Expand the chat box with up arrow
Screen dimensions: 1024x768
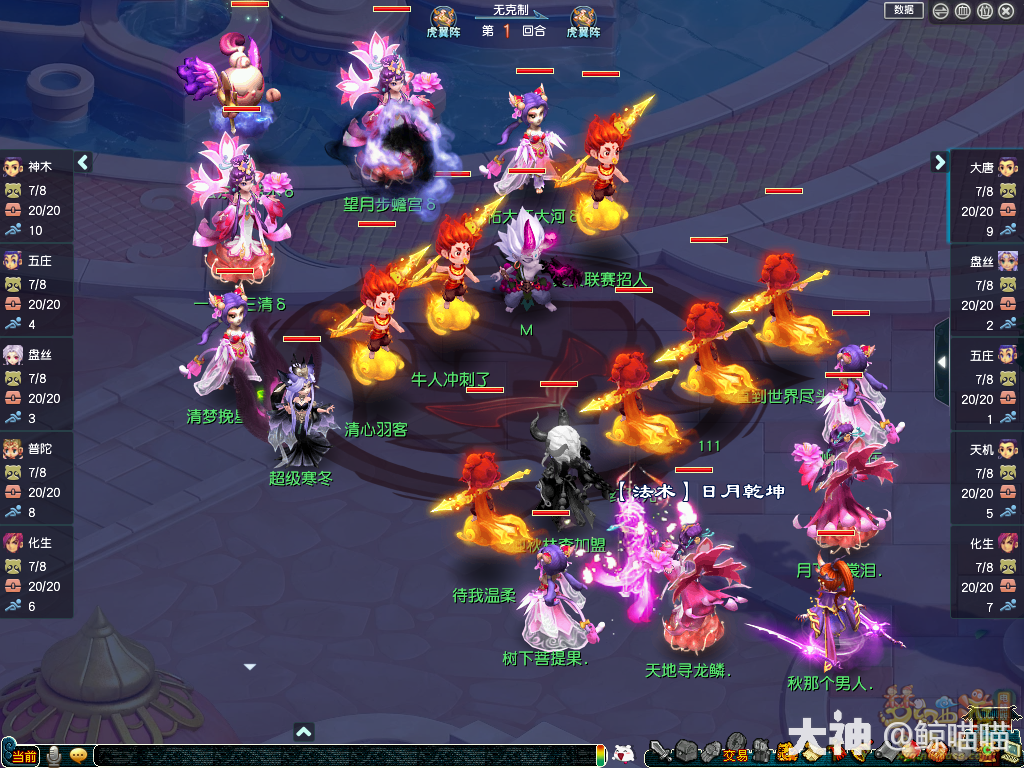pyautogui.click(x=305, y=731)
